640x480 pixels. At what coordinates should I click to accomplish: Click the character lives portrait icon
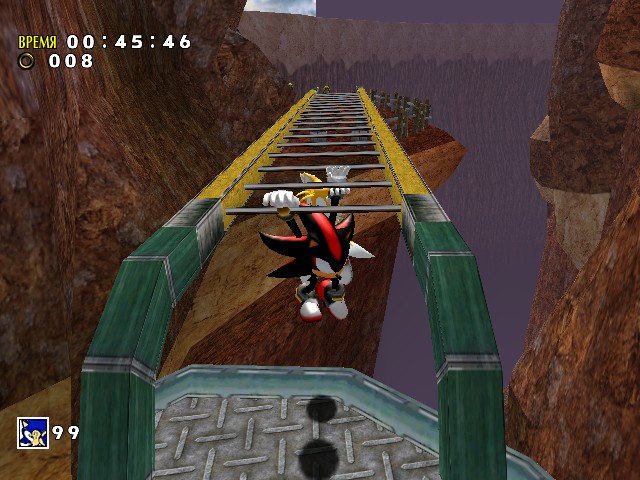(31, 433)
